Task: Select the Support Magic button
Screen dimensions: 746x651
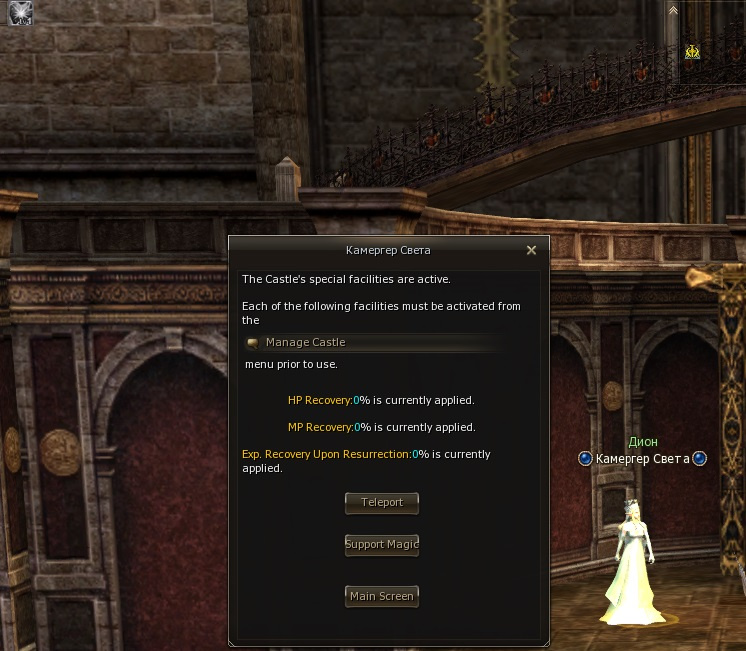Action: pos(382,545)
